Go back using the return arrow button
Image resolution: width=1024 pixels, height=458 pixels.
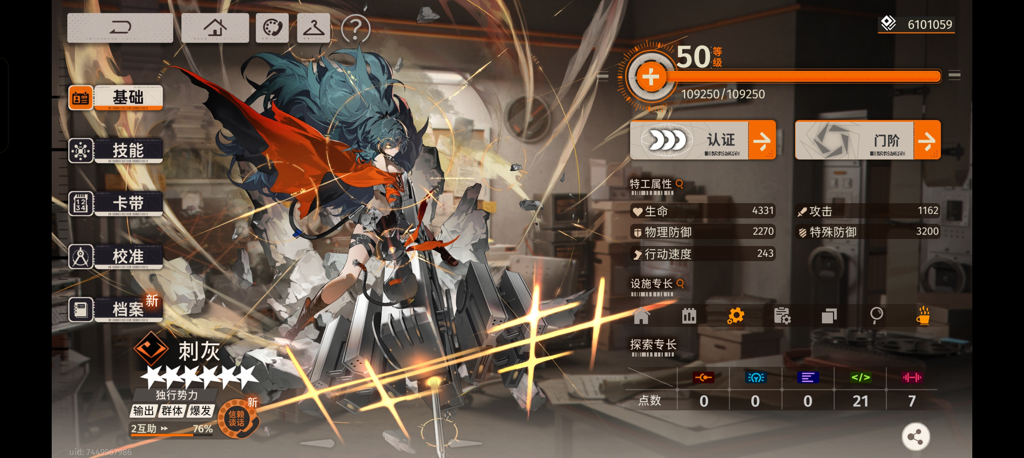point(120,28)
